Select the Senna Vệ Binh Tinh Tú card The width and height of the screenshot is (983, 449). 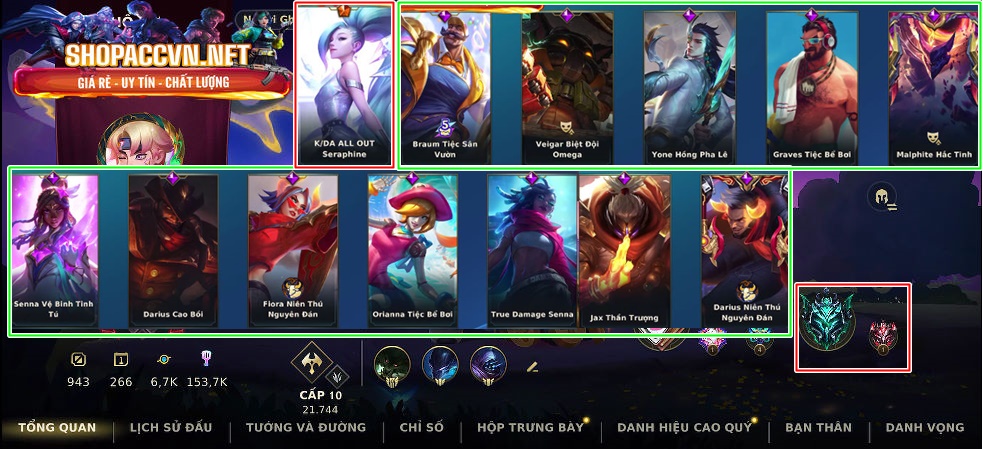(55, 250)
